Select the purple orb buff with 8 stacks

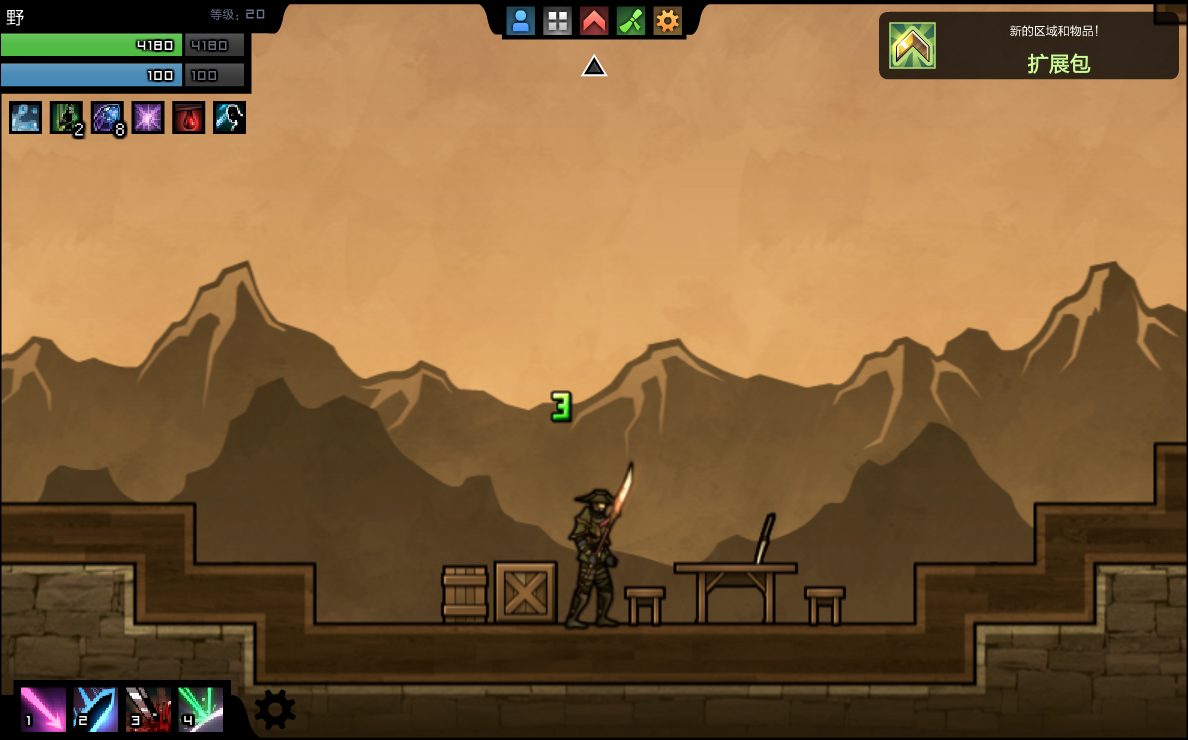pyautogui.click(x=107, y=118)
